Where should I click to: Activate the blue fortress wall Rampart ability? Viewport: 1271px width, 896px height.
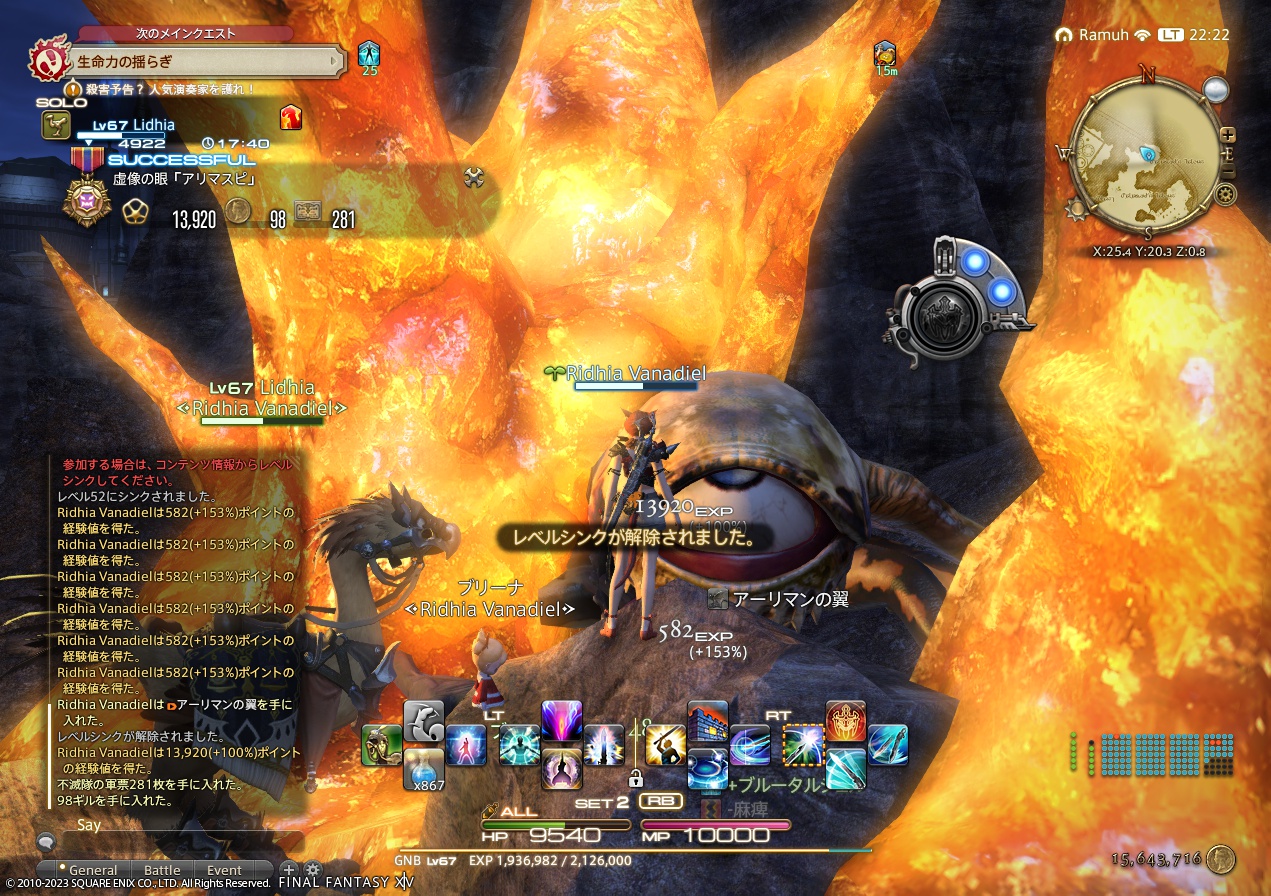pos(707,721)
